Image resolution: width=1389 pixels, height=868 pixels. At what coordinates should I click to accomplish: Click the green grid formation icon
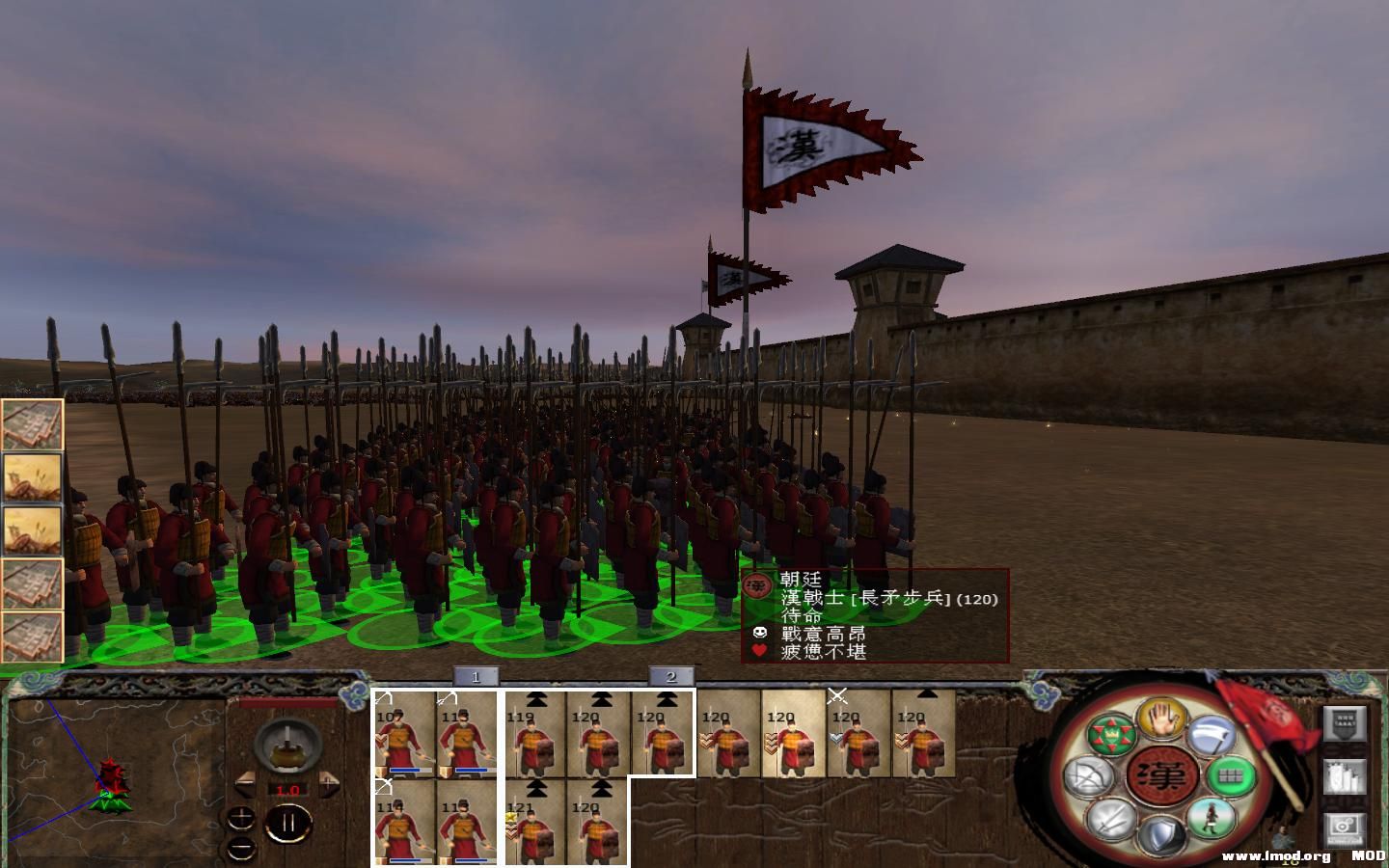coord(1232,777)
